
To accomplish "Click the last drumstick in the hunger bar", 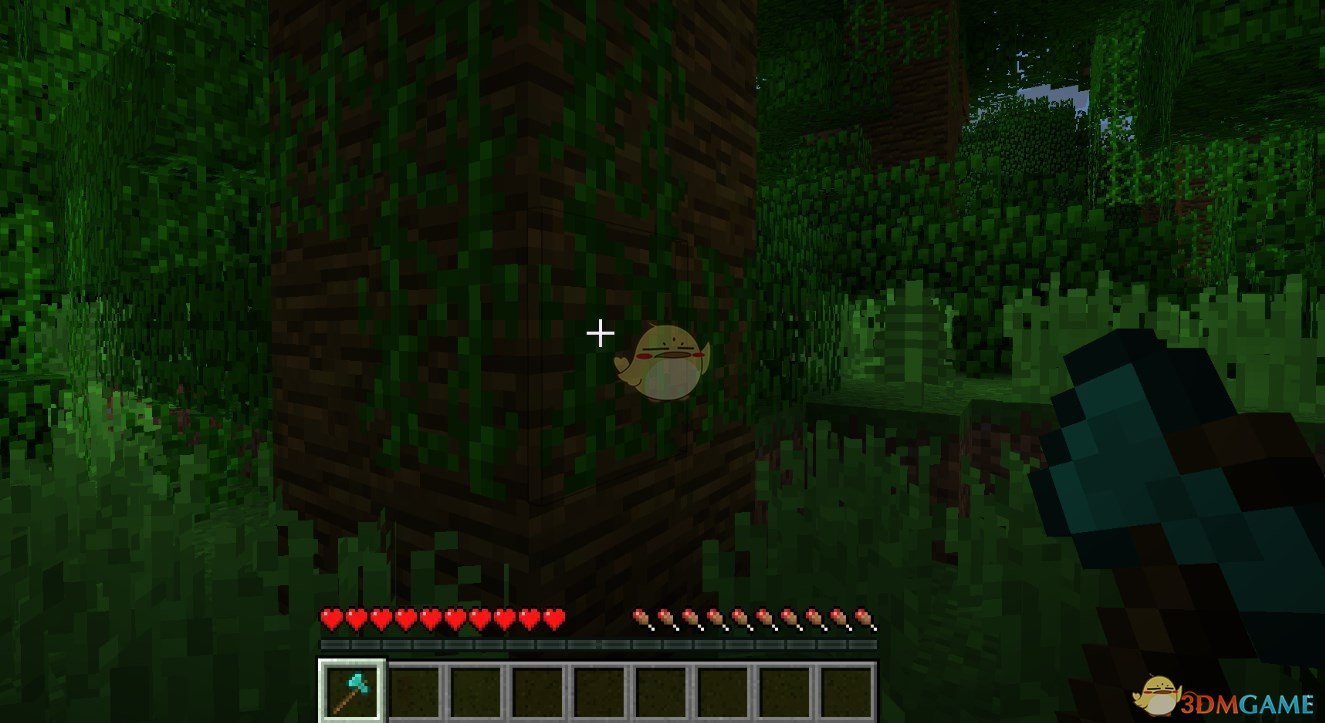I will pos(862,618).
